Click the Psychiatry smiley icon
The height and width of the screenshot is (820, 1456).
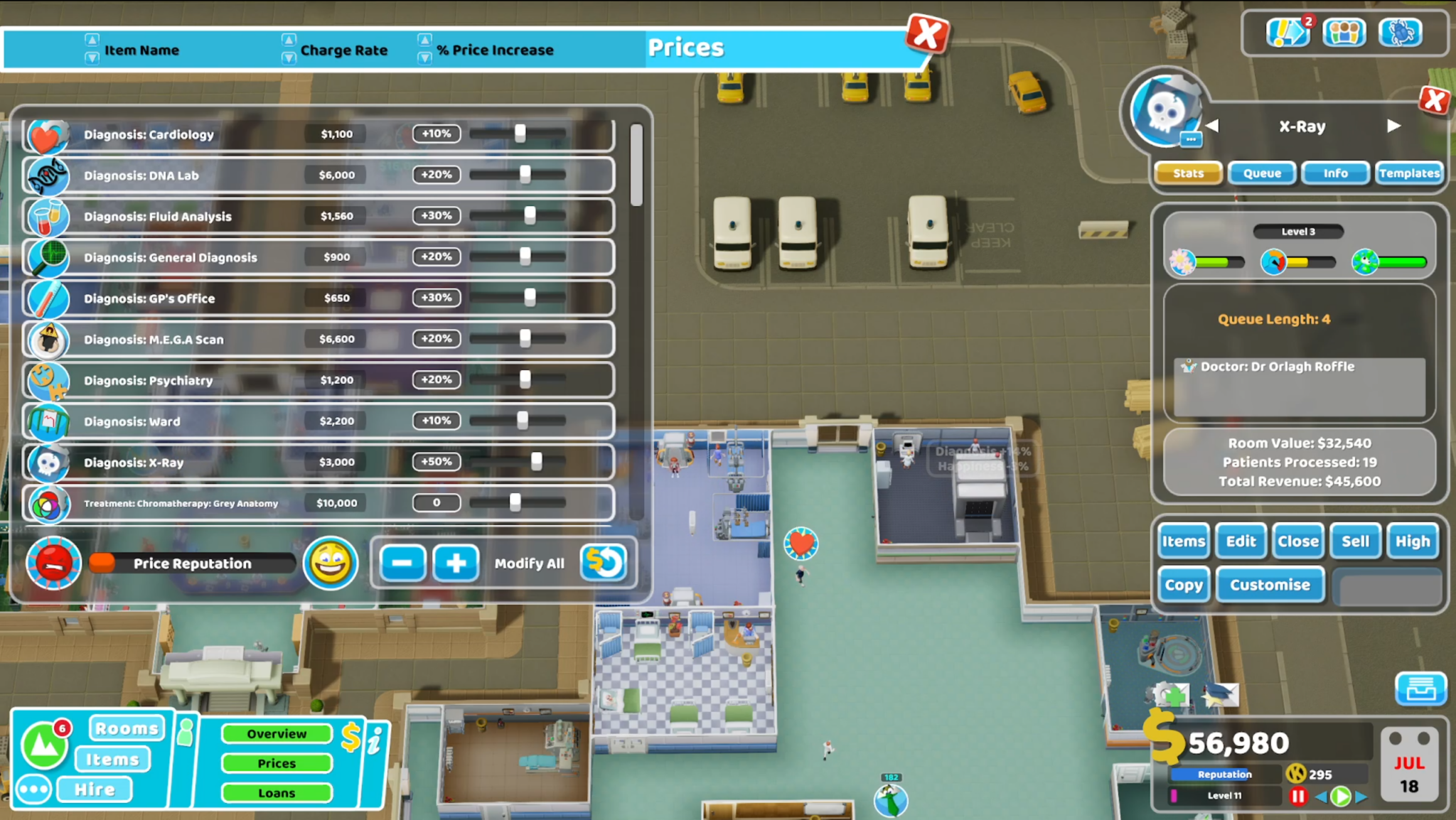click(47, 381)
